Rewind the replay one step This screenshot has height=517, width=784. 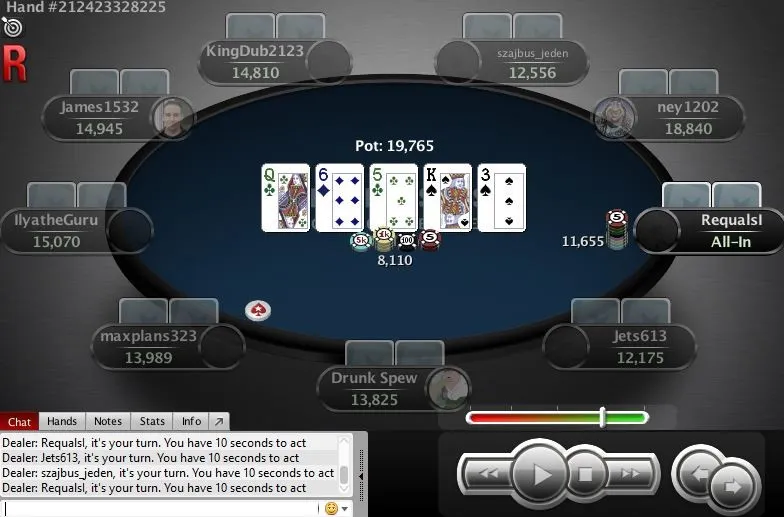point(489,473)
